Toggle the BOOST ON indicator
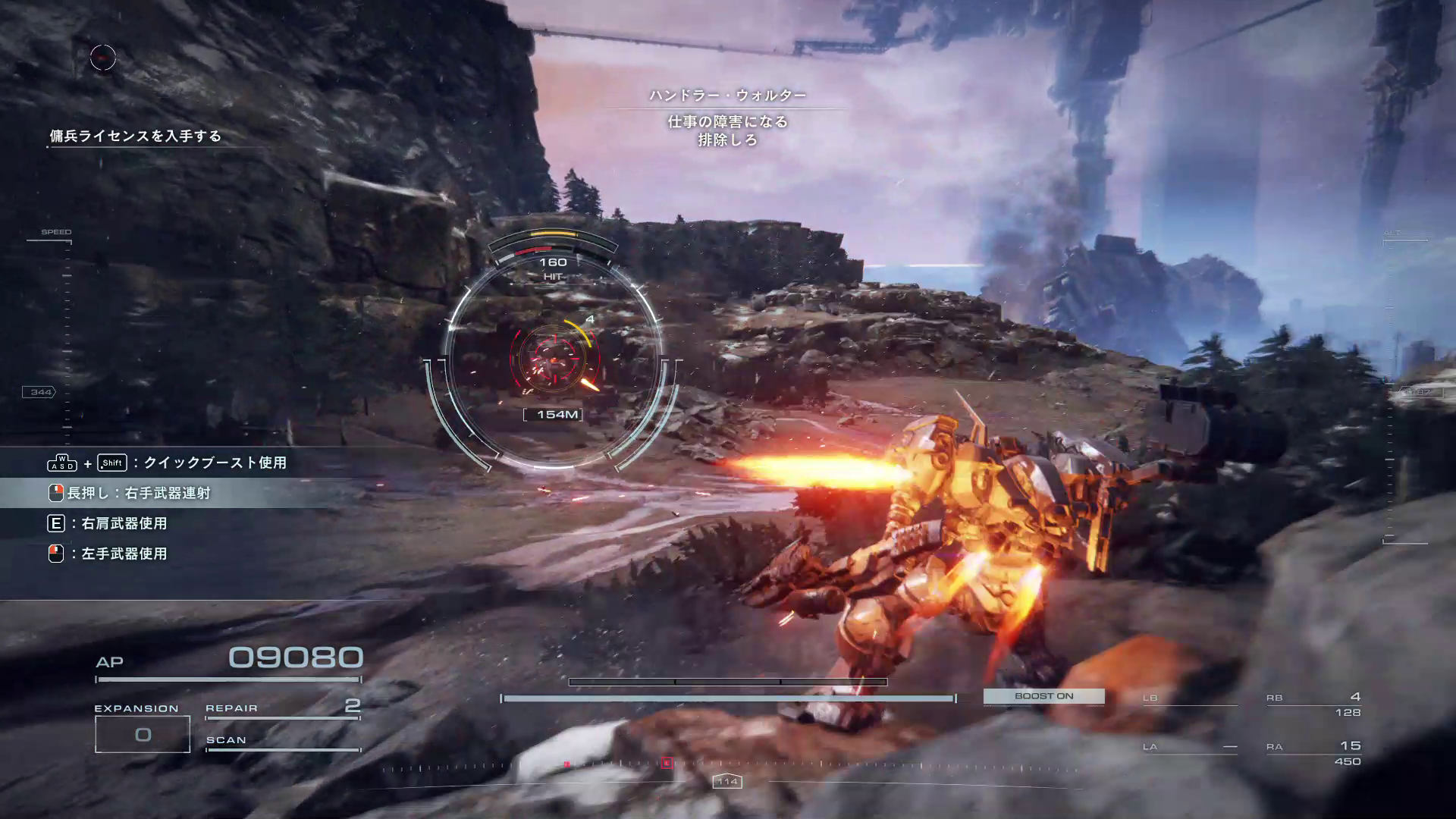1456x819 pixels. point(1043,696)
